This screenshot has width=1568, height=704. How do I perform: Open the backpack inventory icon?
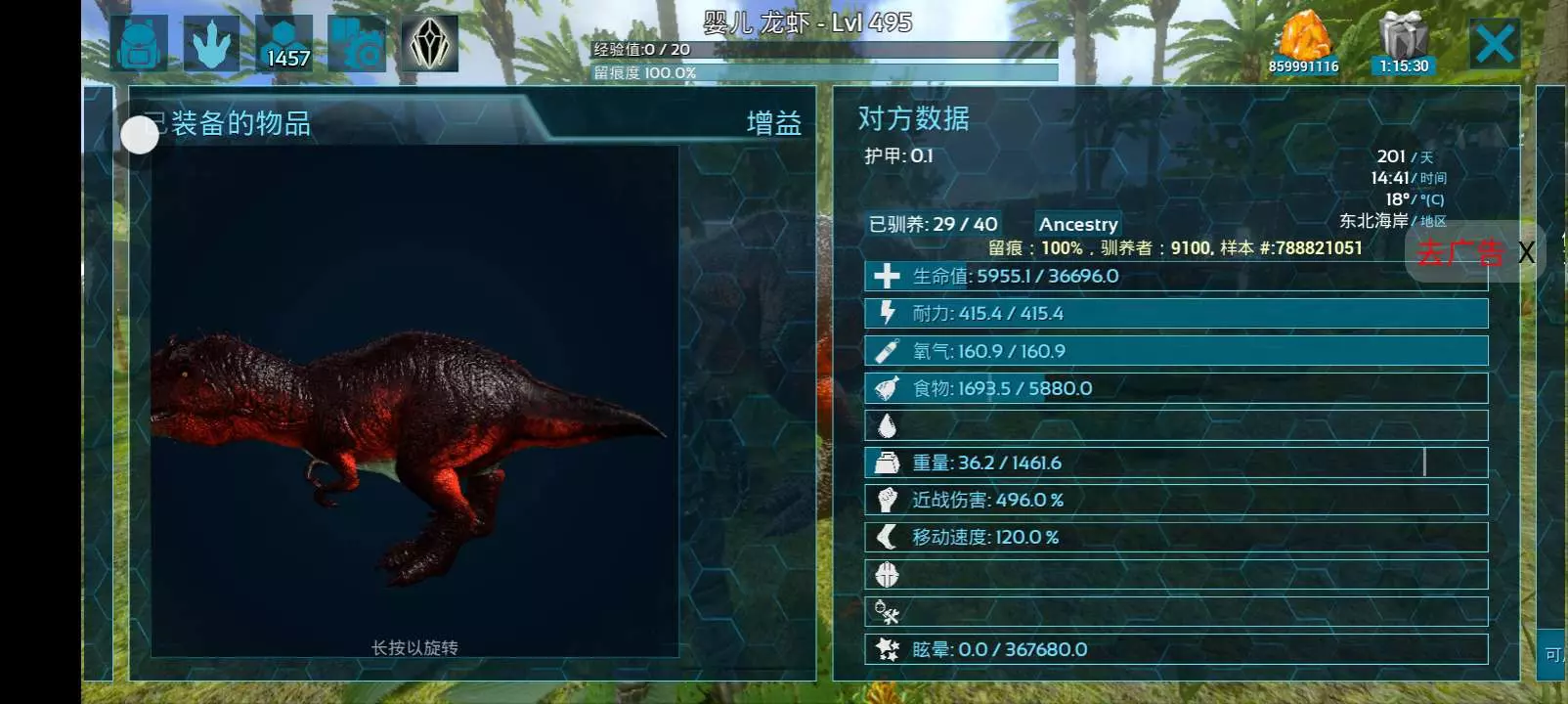tap(139, 44)
